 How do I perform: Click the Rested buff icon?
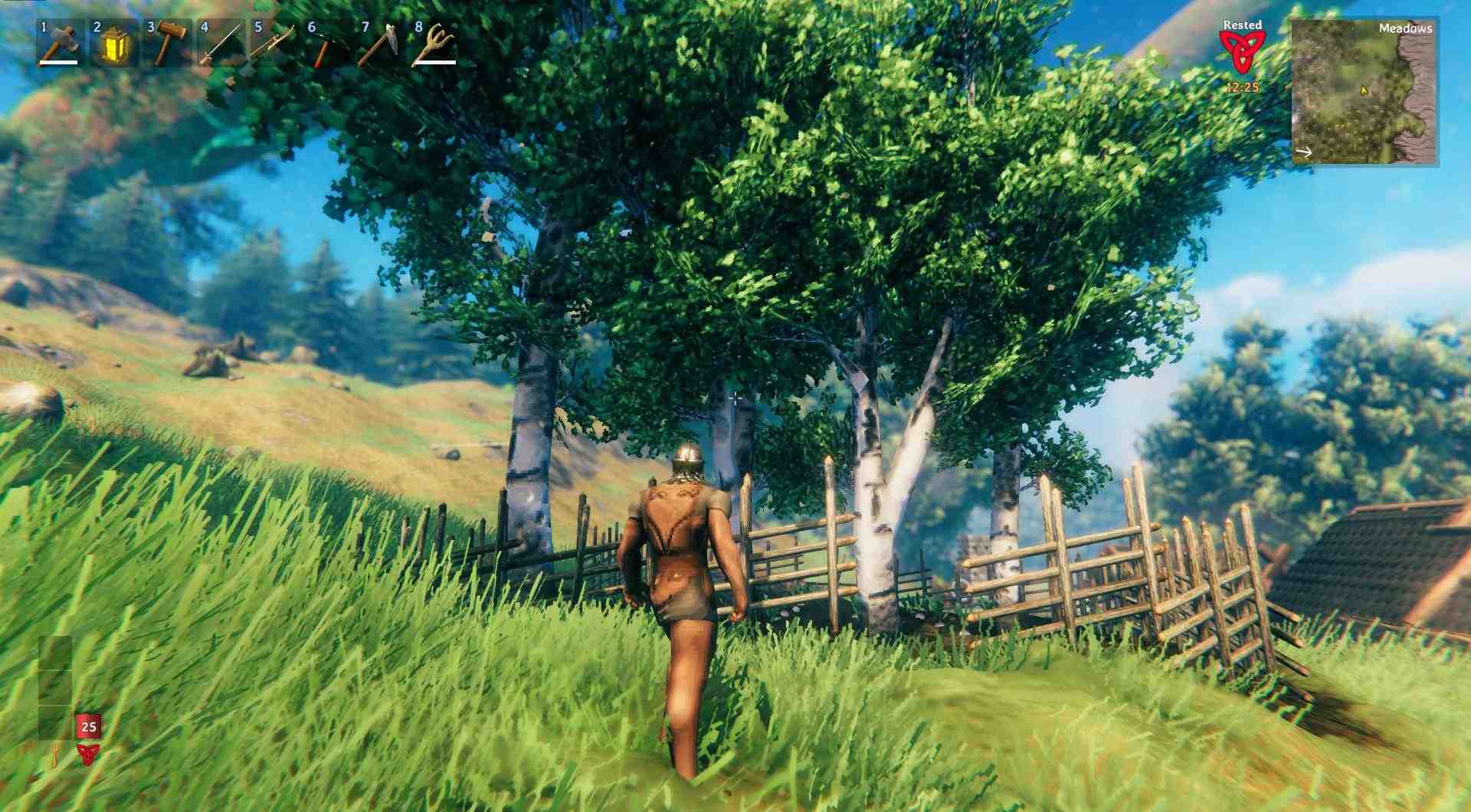[x=1243, y=49]
